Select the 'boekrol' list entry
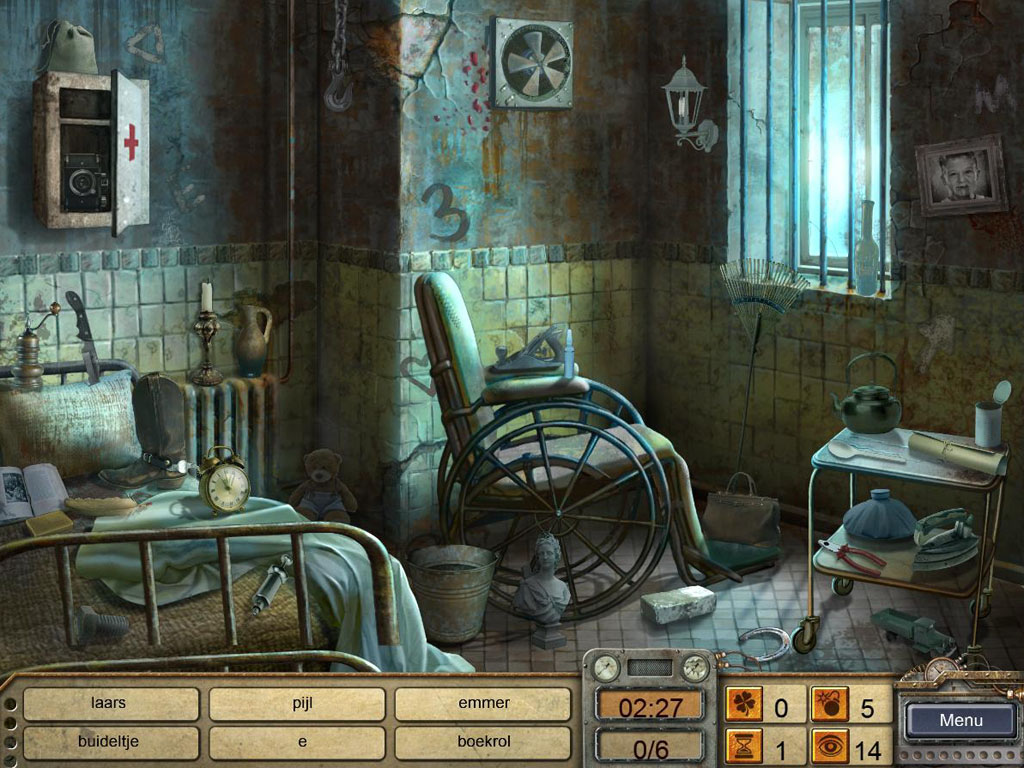The width and height of the screenshot is (1024, 768). point(483,742)
